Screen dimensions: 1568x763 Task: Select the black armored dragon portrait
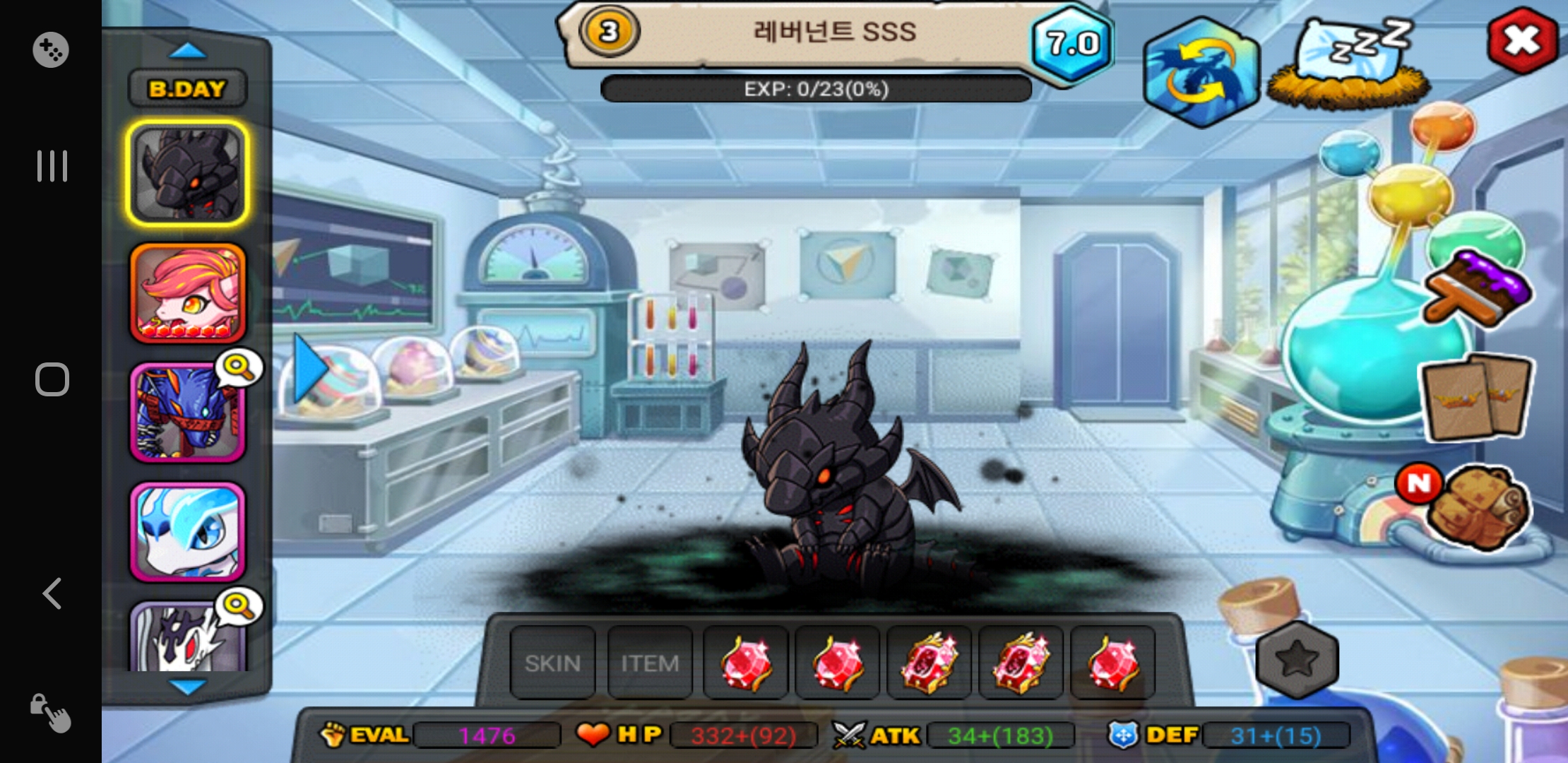tap(187, 173)
